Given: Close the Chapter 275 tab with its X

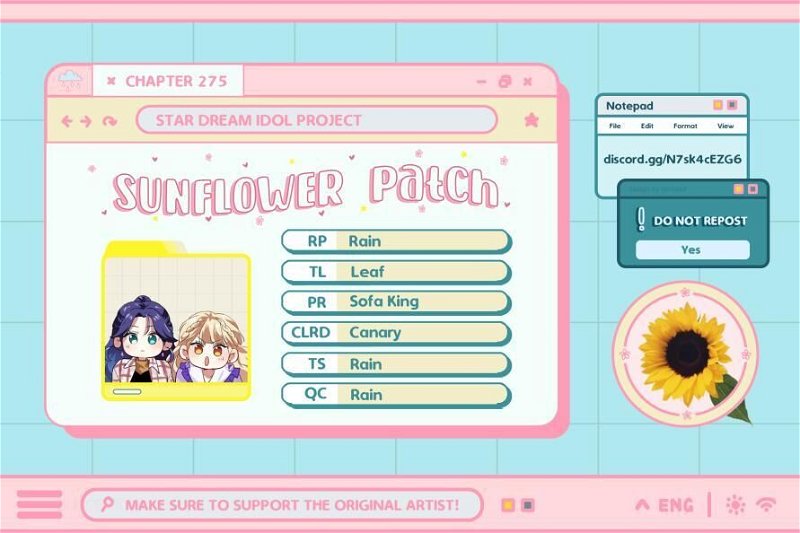Looking at the screenshot, I should click(111, 81).
